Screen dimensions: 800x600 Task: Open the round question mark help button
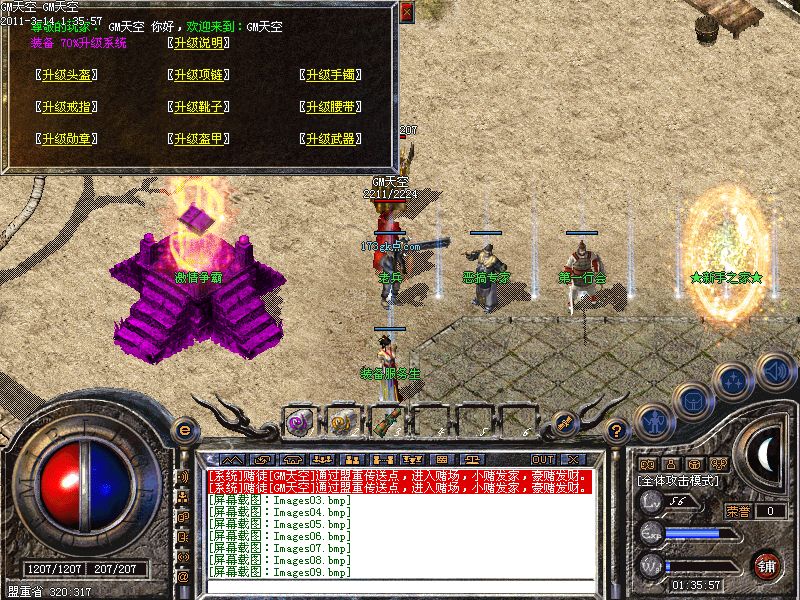pyautogui.click(x=618, y=431)
